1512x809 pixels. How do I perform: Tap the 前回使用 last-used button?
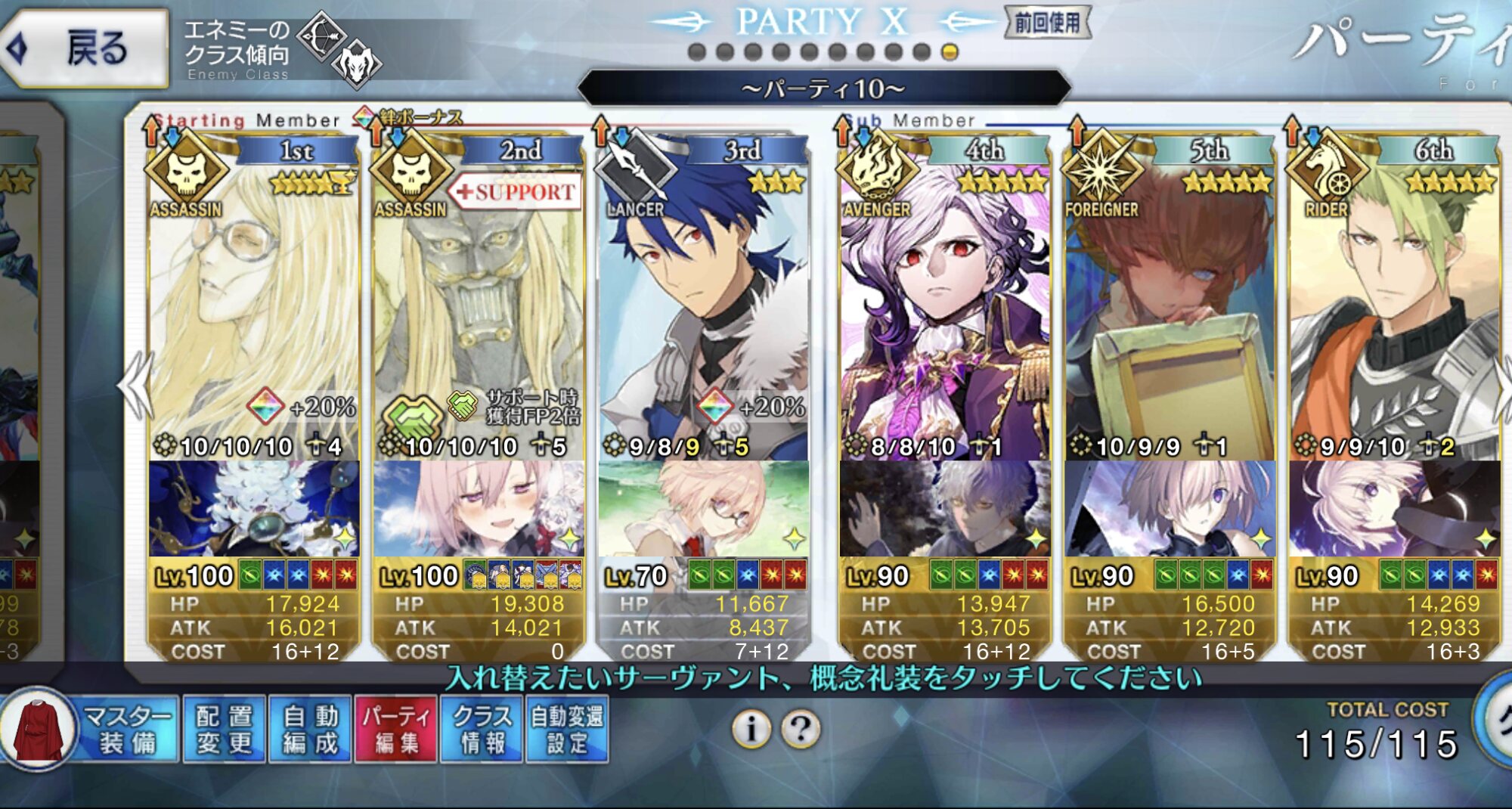click(1047, 23)
